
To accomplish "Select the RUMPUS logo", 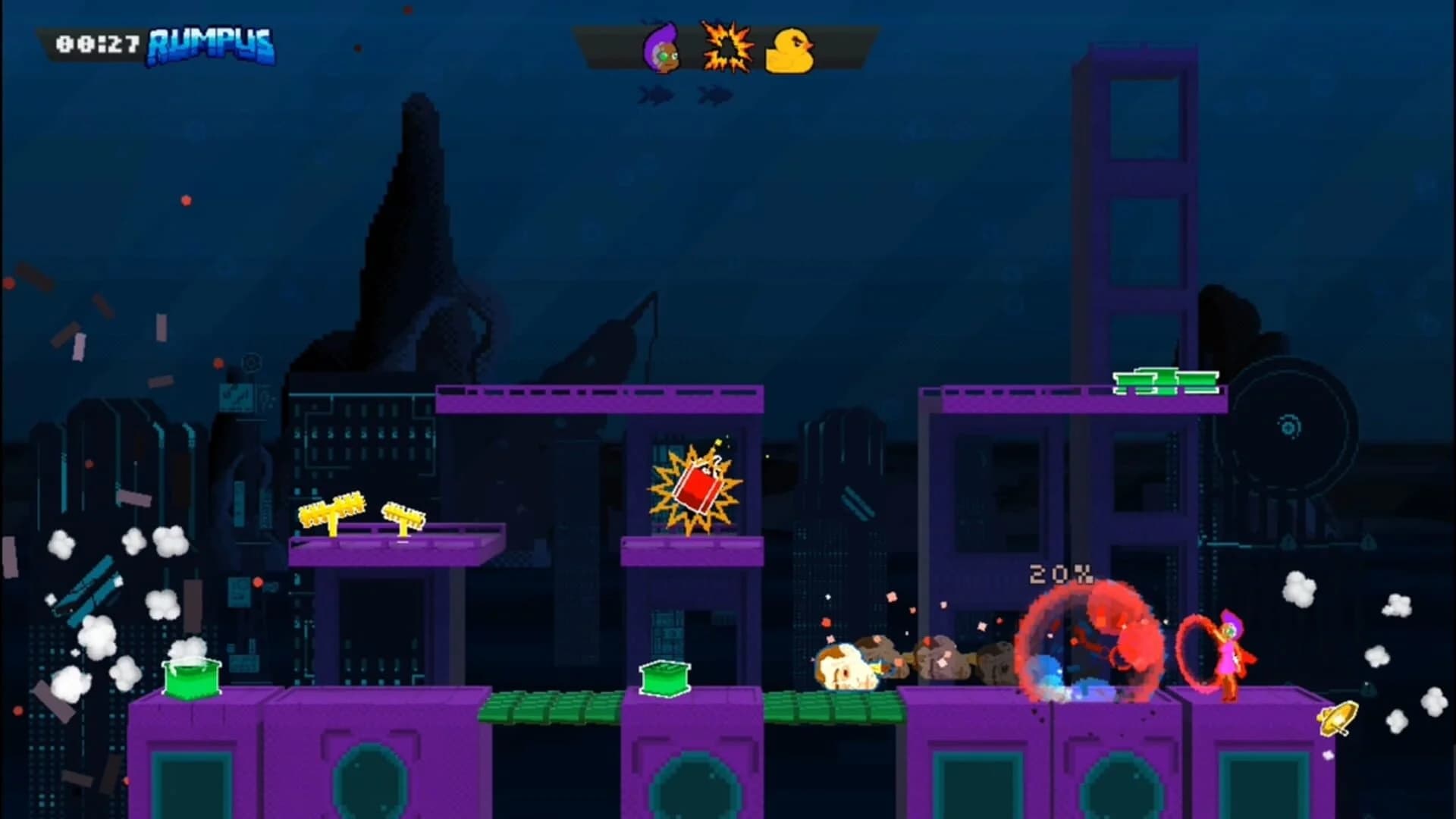I will coord(210,45).
